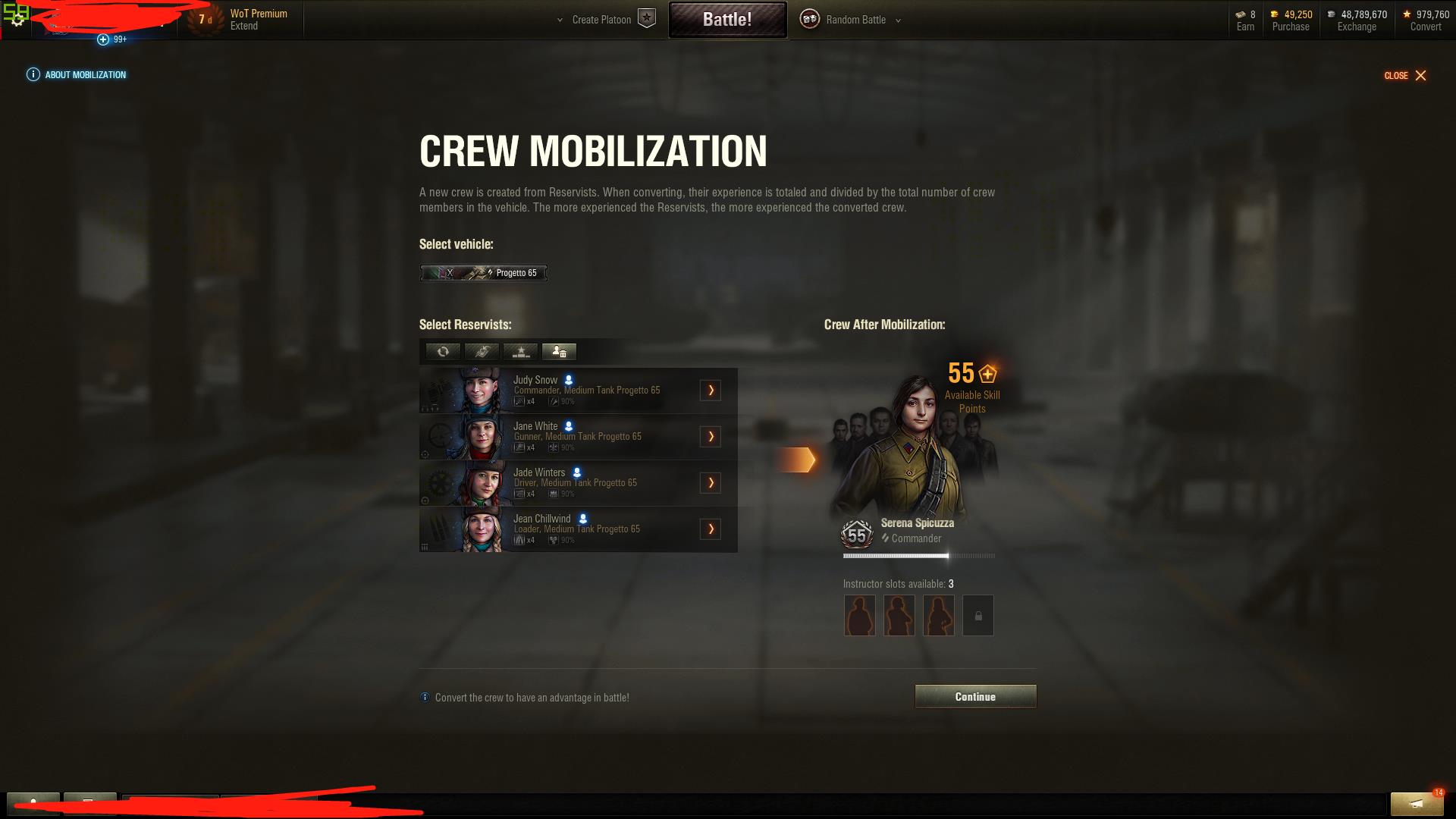This screenshot has height=819, width=1456.
Task: Convert free experience
Action: point(1426,27)
